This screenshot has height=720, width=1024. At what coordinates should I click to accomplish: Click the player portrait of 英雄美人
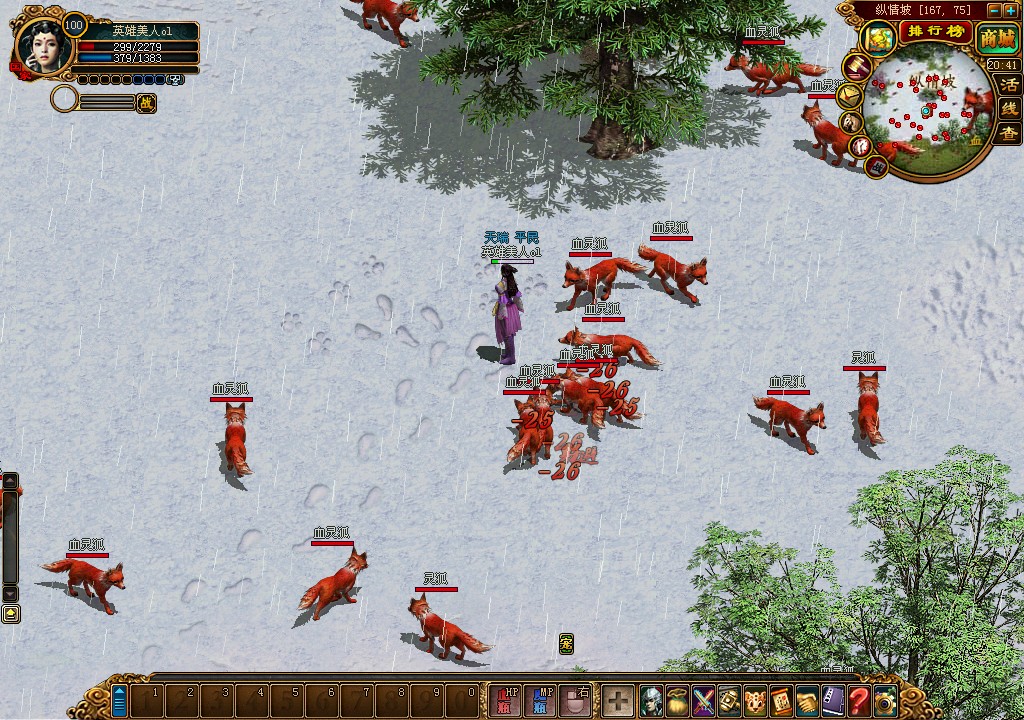pyautogui.click(x=44, y=47)
